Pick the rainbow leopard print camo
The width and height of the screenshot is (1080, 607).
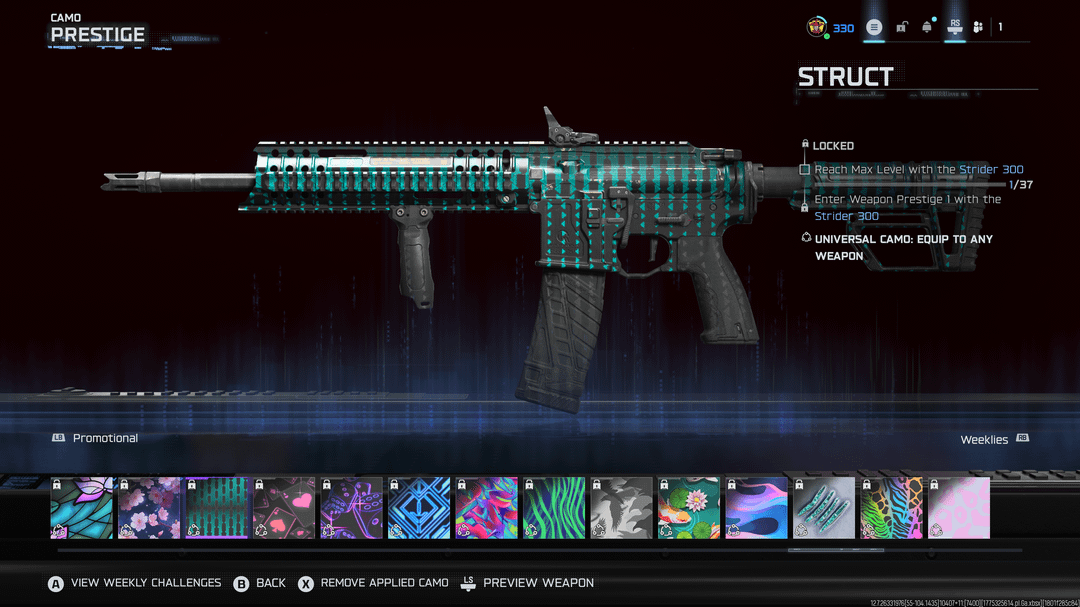click(892, 508)
